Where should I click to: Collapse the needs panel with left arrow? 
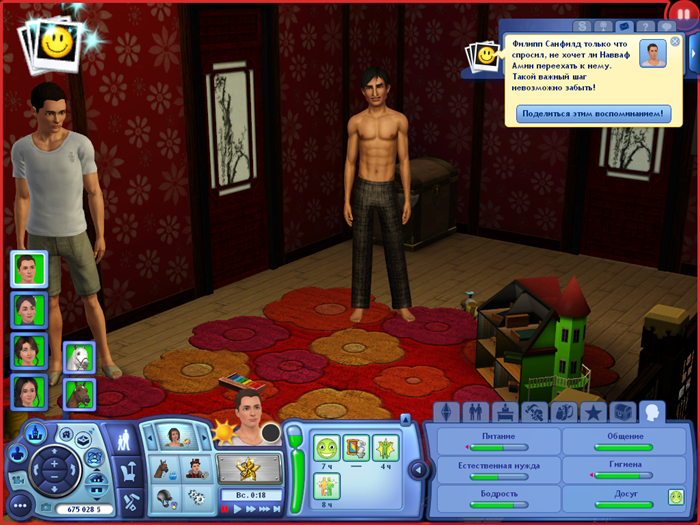418,470
